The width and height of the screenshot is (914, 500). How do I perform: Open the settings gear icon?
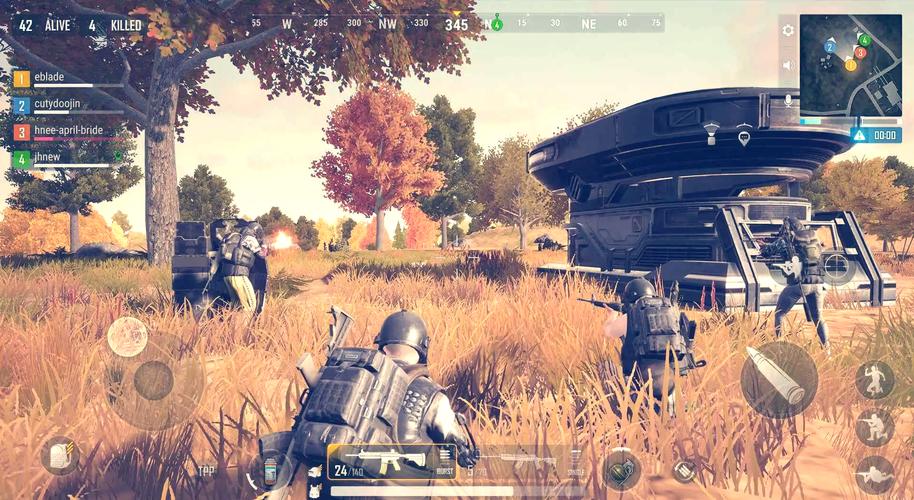pos(788,30)
